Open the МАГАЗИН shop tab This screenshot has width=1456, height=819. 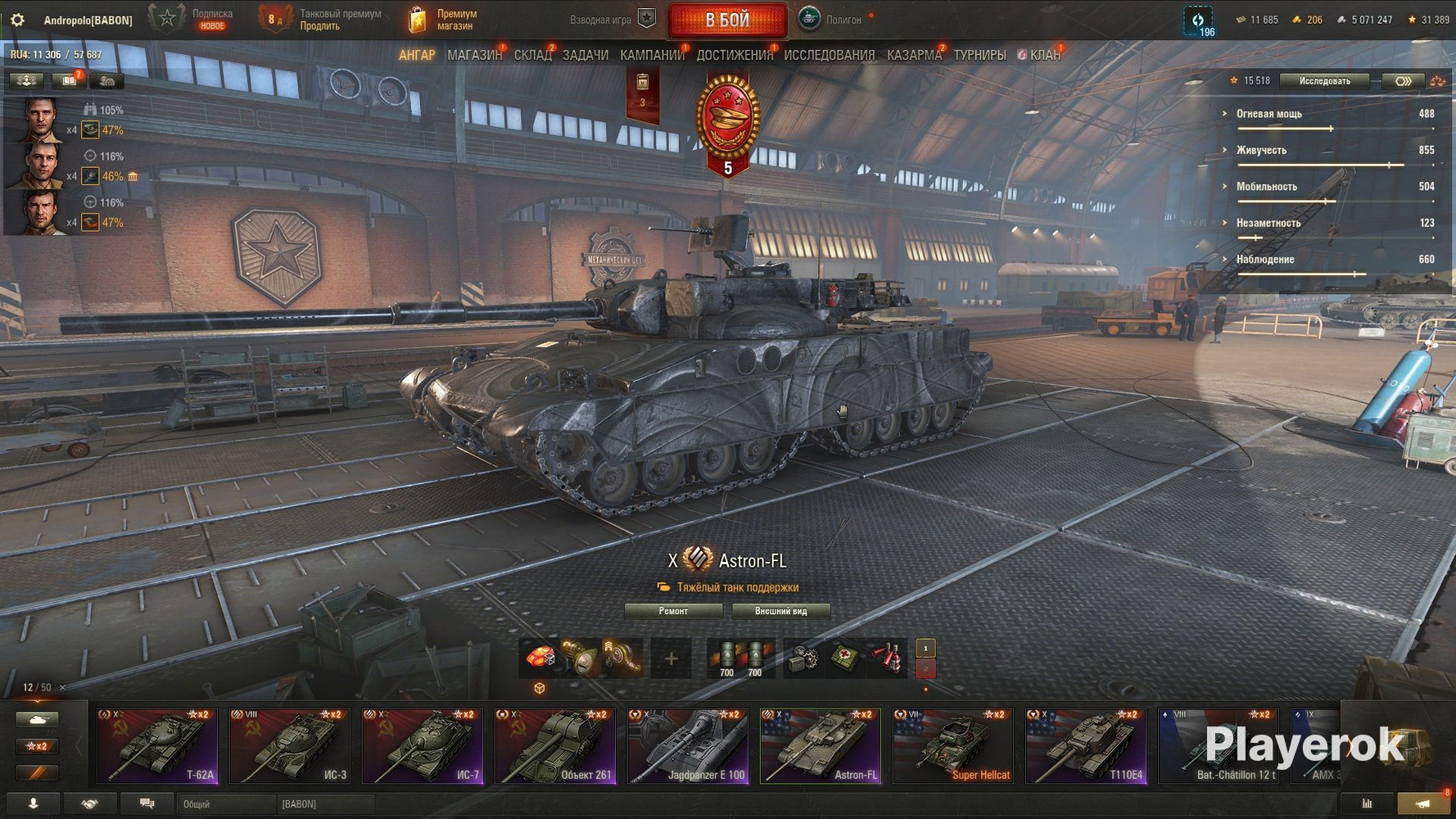[474, 55]
